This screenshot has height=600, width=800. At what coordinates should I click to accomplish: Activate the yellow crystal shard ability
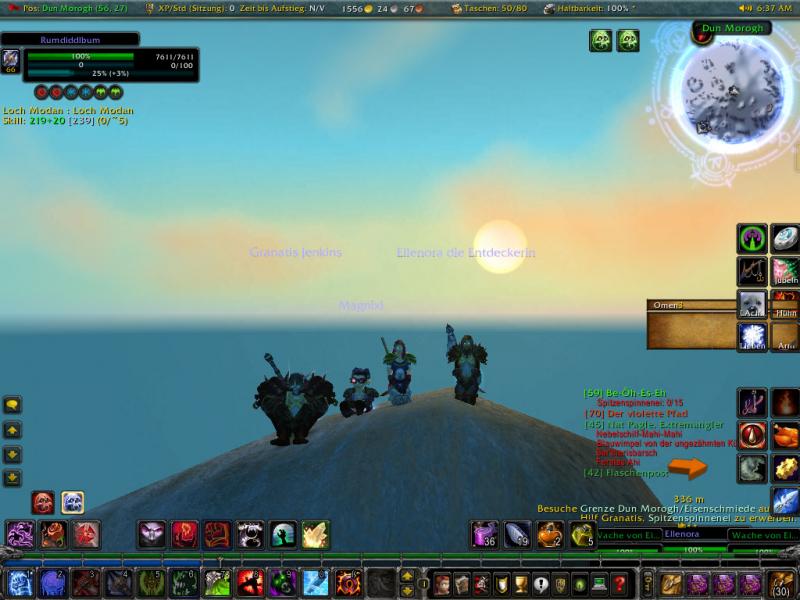click(x=315, y=535)
